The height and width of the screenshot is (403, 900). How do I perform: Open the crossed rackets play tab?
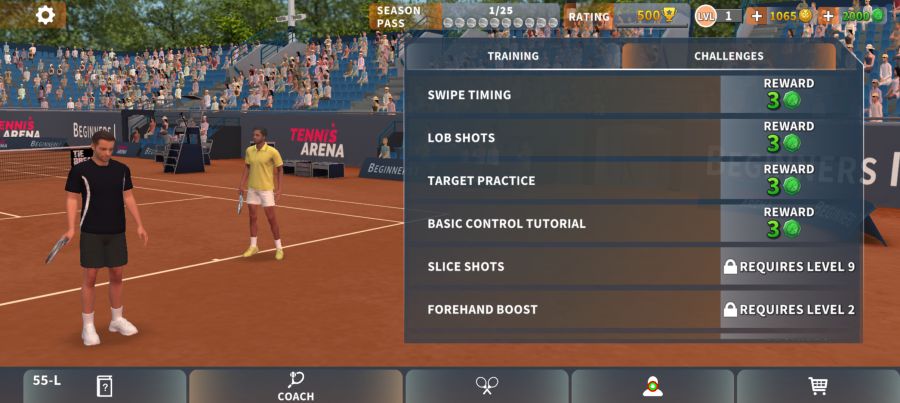[487, 386]
